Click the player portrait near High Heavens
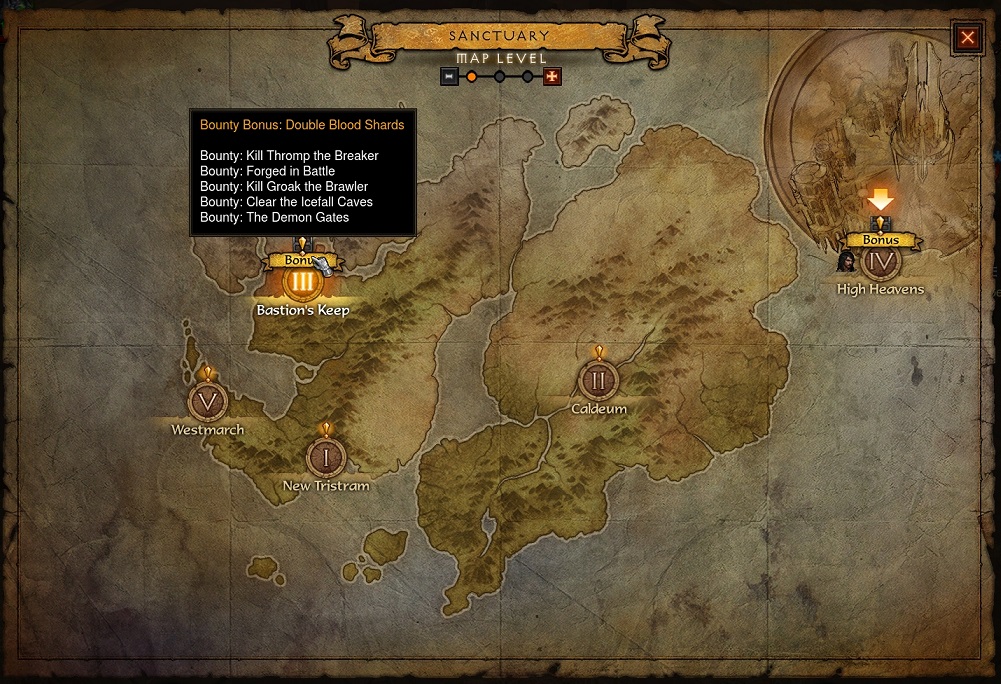The width and height of the screenshot is (1001, 684). click(846, 262)
